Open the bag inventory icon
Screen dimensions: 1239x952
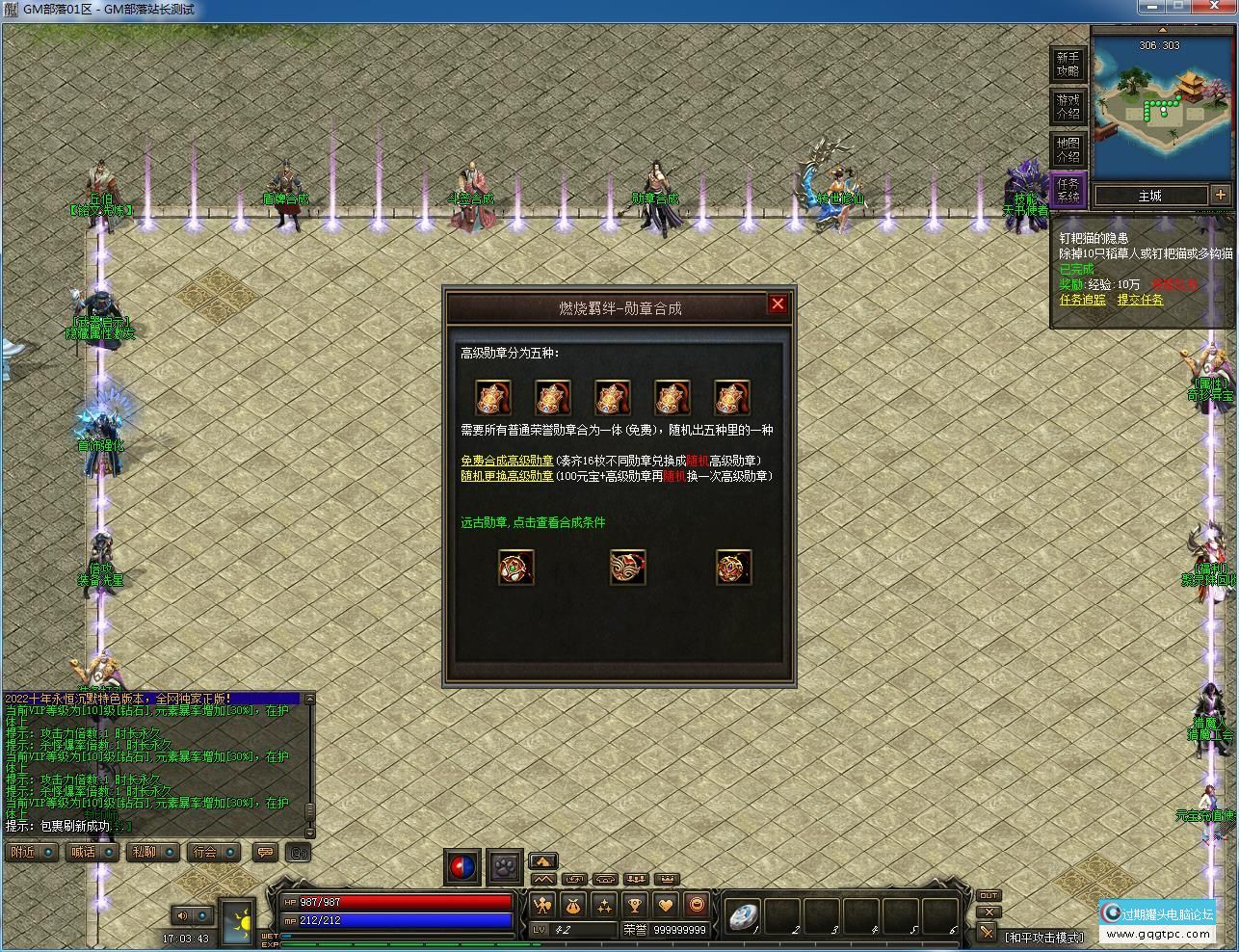(574, 905)
